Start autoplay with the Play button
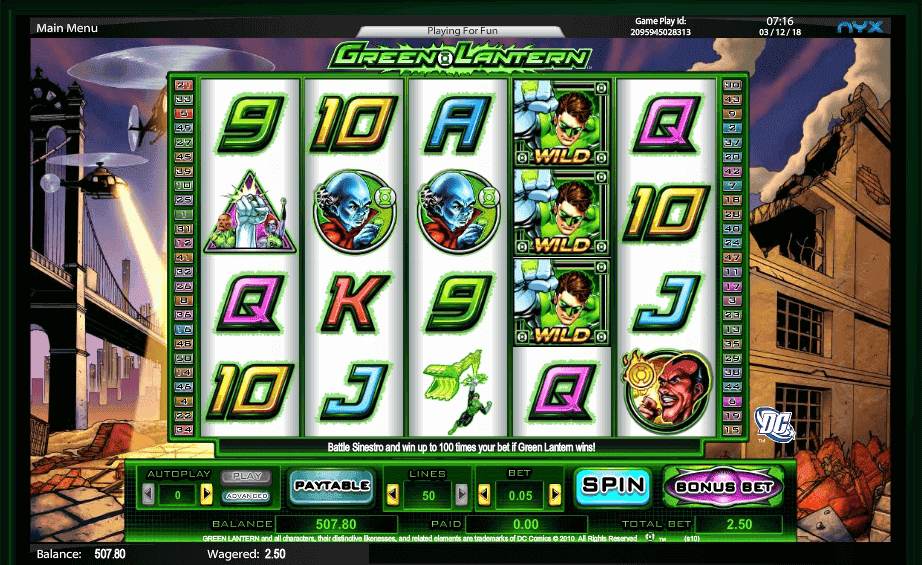This screenshot has width=922, height=565. (x=245, y=477)
